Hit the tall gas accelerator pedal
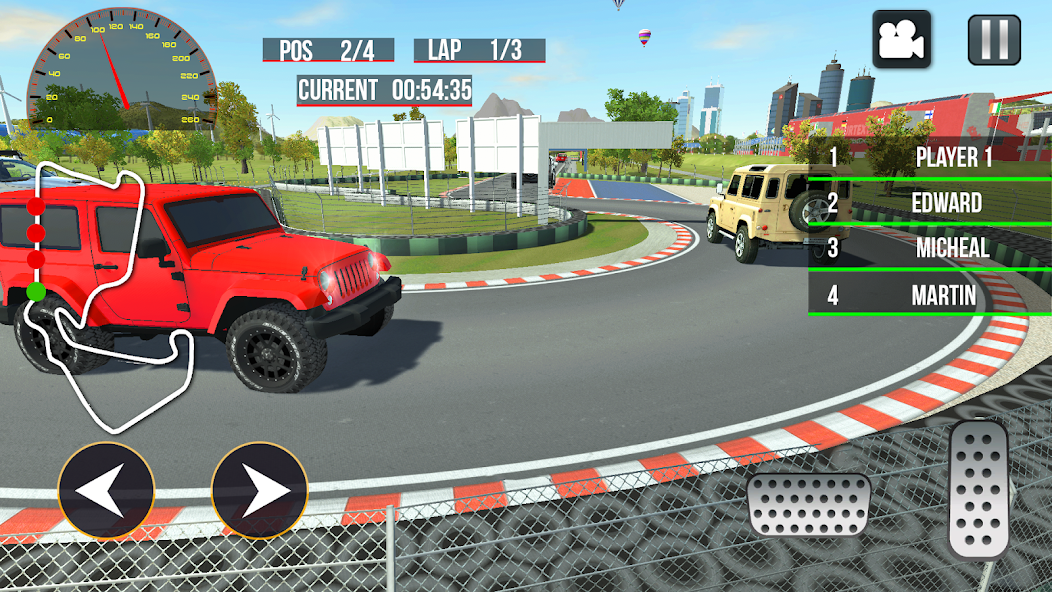This screenshot has width=1052, height=592. [979, 488]
